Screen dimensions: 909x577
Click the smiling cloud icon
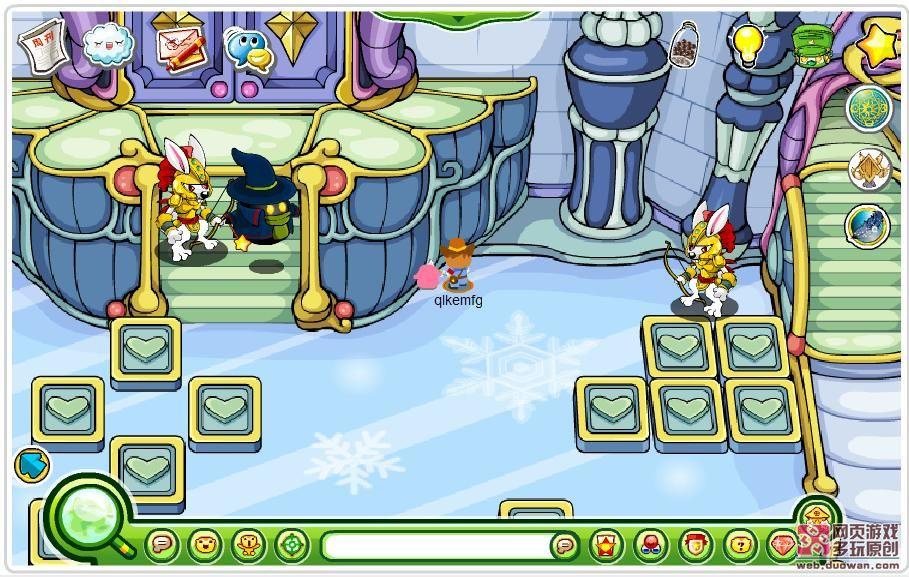tap(107, 44)
